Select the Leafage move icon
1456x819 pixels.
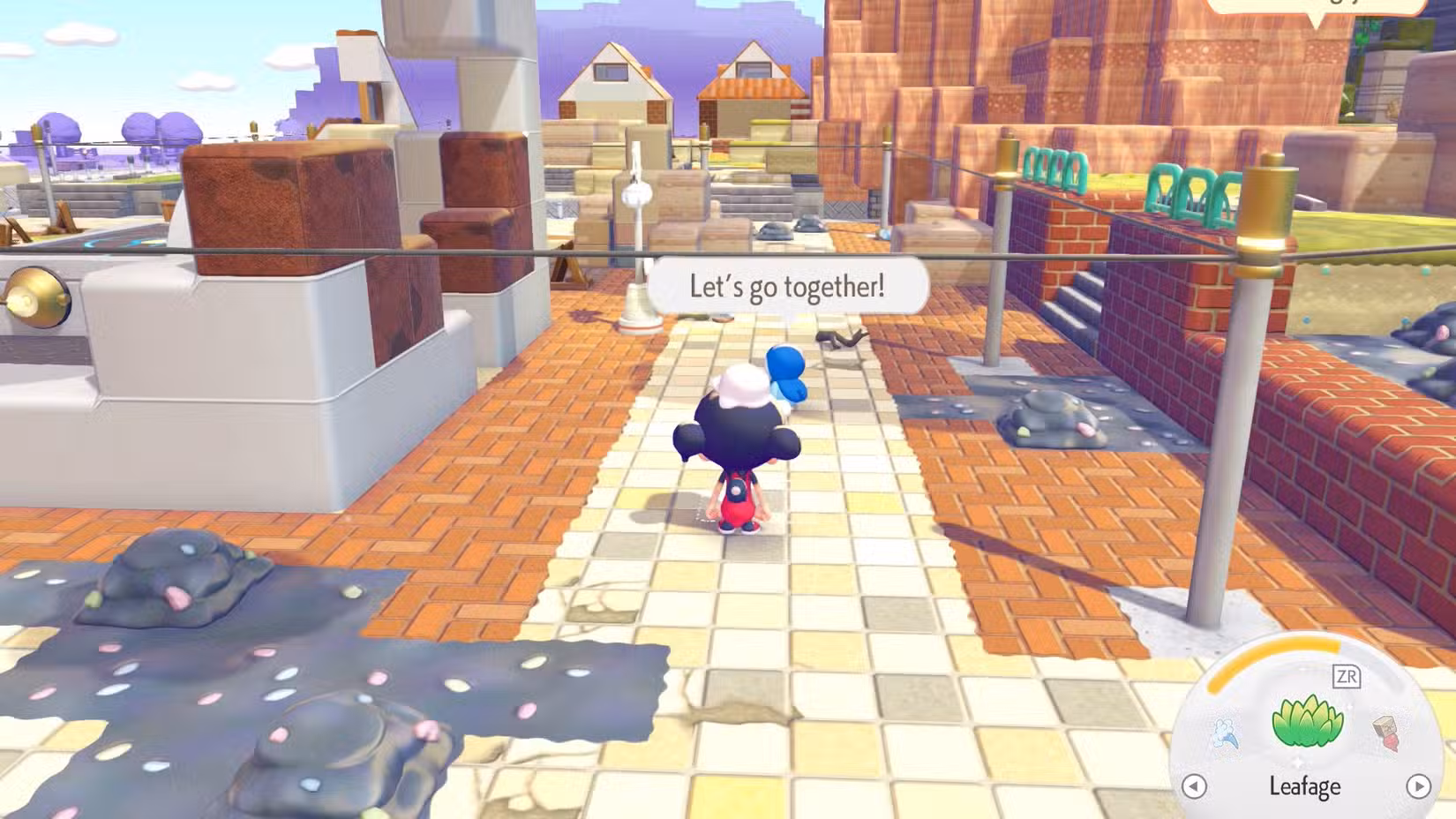pos(1308,723)
